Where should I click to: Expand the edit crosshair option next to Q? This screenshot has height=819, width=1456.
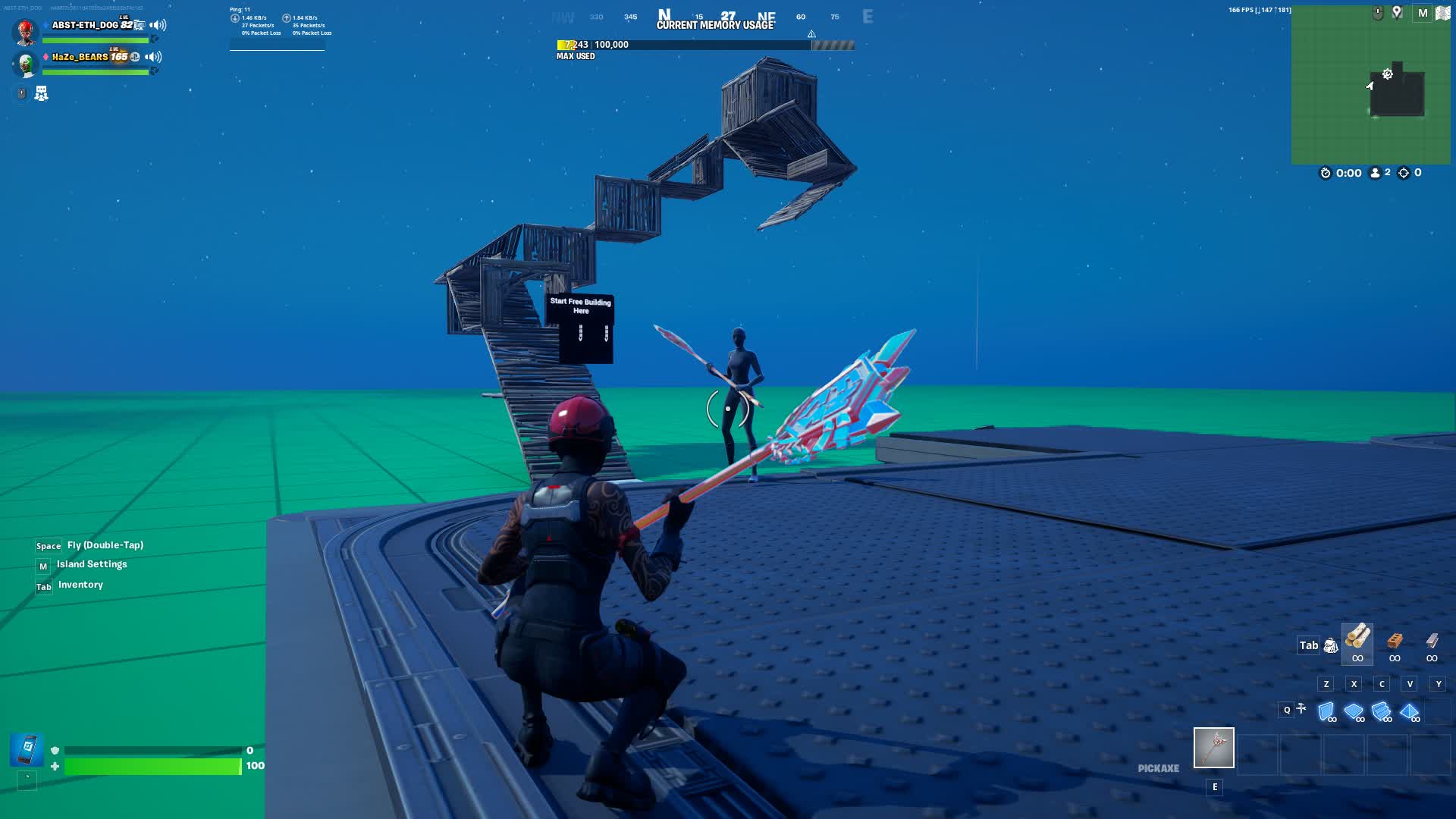tap(1303, 710)
